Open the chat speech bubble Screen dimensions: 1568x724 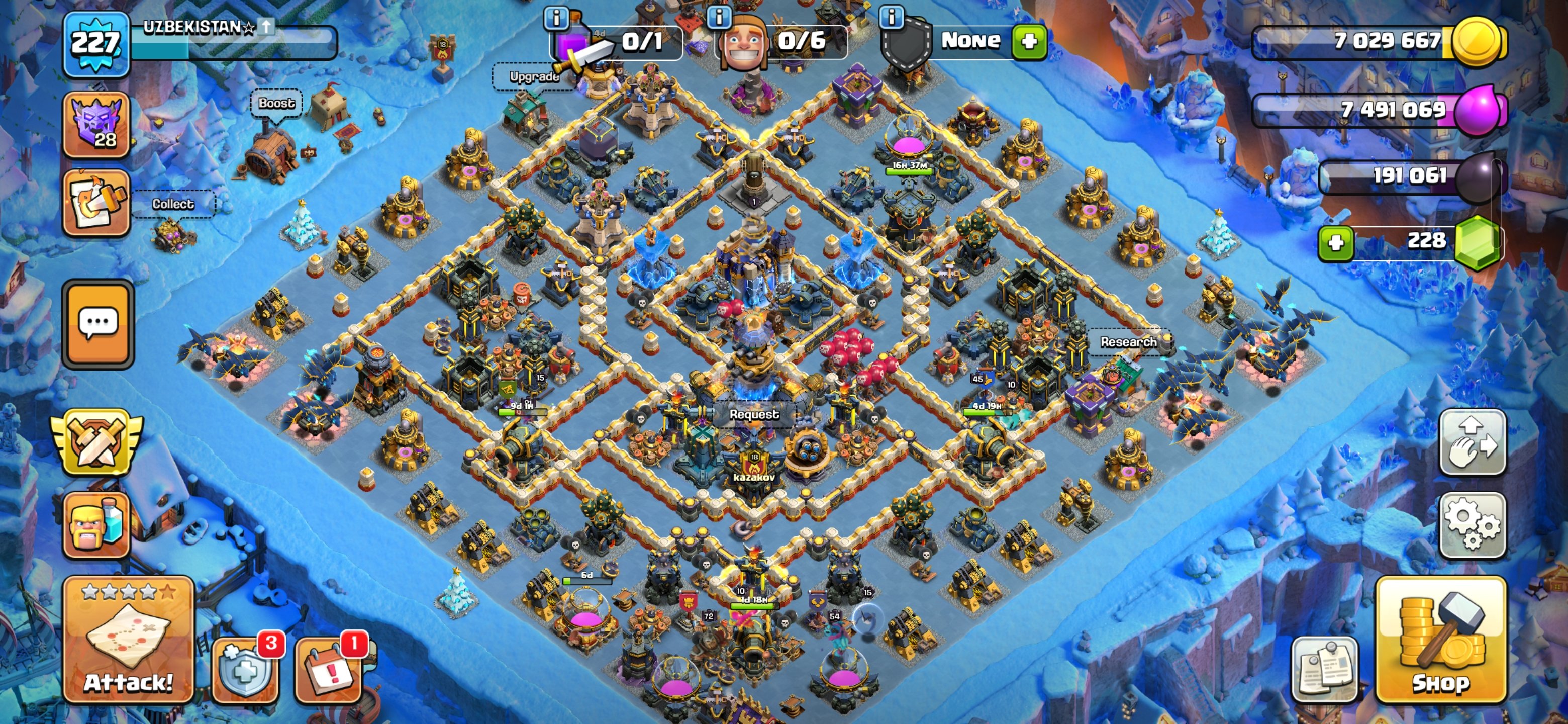(98, 324)
